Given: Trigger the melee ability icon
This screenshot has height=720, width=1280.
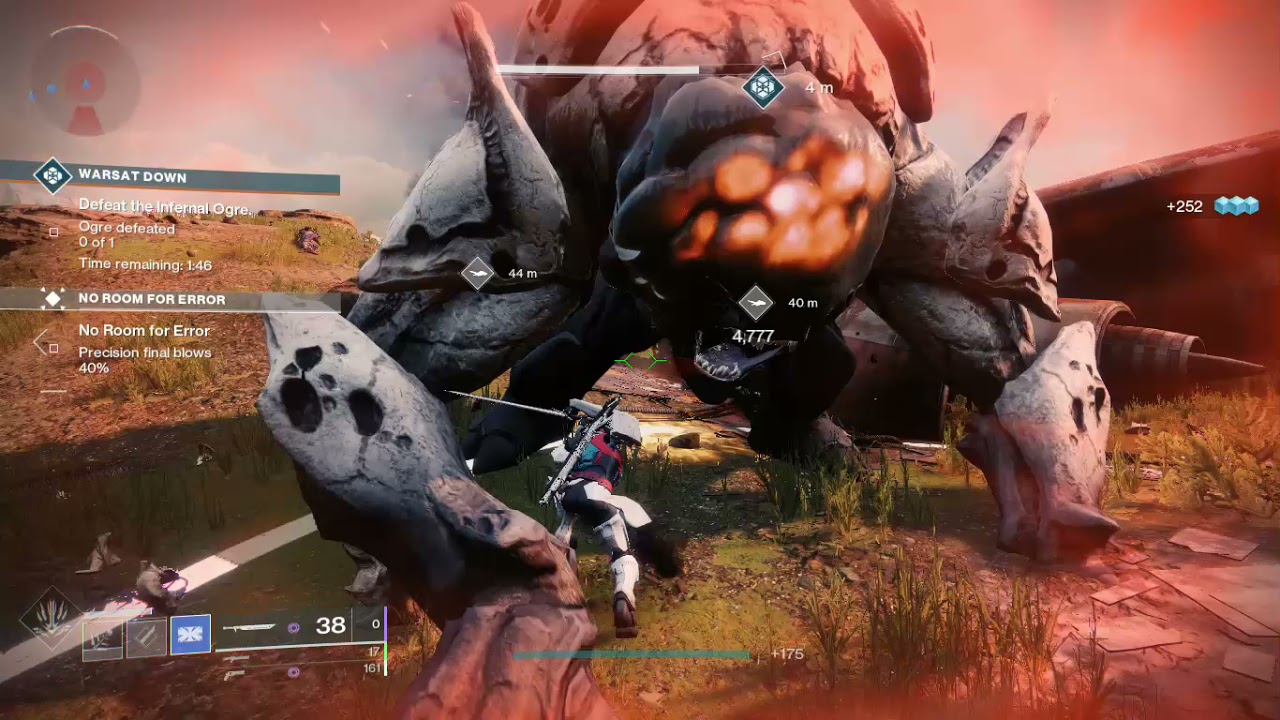Looking at the screenshot, I should tap(146, 636).
